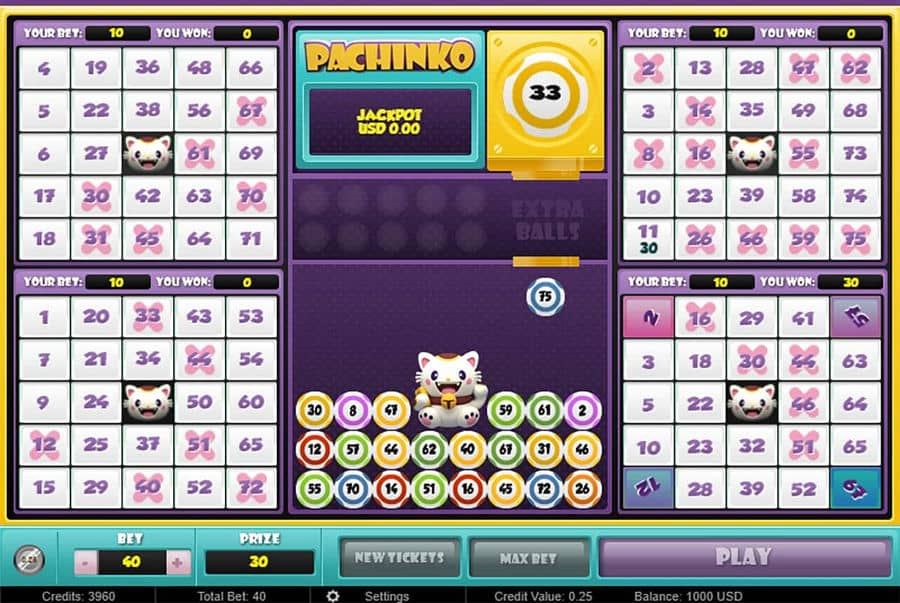
Task: Set the wager with Max Bet
Action: coord(528,557)
